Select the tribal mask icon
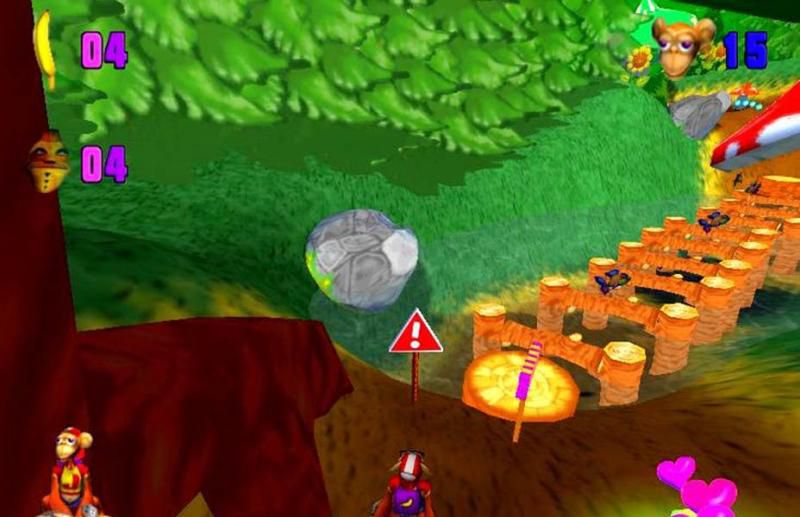The width and height of the screenshot is (800, 517). (x=47, y=160)
